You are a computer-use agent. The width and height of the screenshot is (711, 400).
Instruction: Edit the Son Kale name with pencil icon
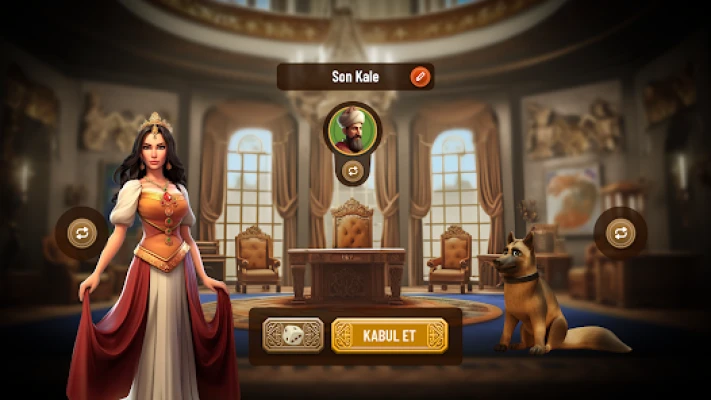[420, 76]
